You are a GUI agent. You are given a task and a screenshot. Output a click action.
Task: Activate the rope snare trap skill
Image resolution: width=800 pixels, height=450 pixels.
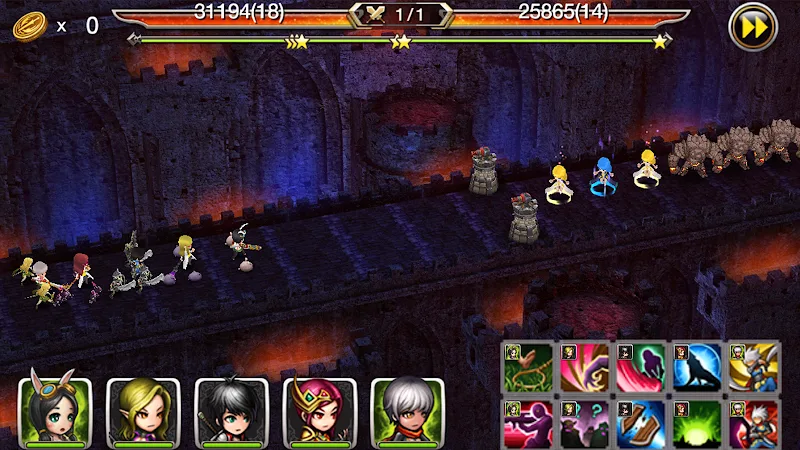pyautogui.click(x=528, y=367)
